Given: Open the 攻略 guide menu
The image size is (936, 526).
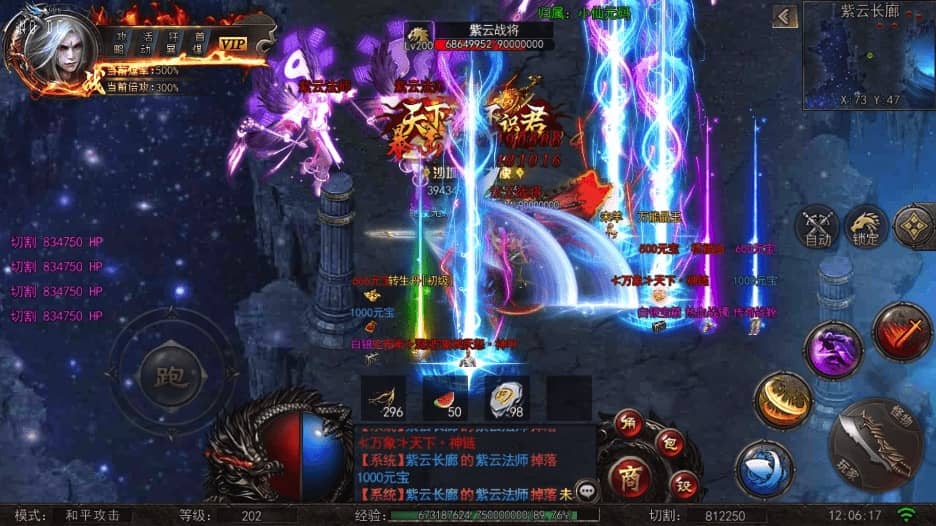Looking at the screenshot, I should click(121, 41).
